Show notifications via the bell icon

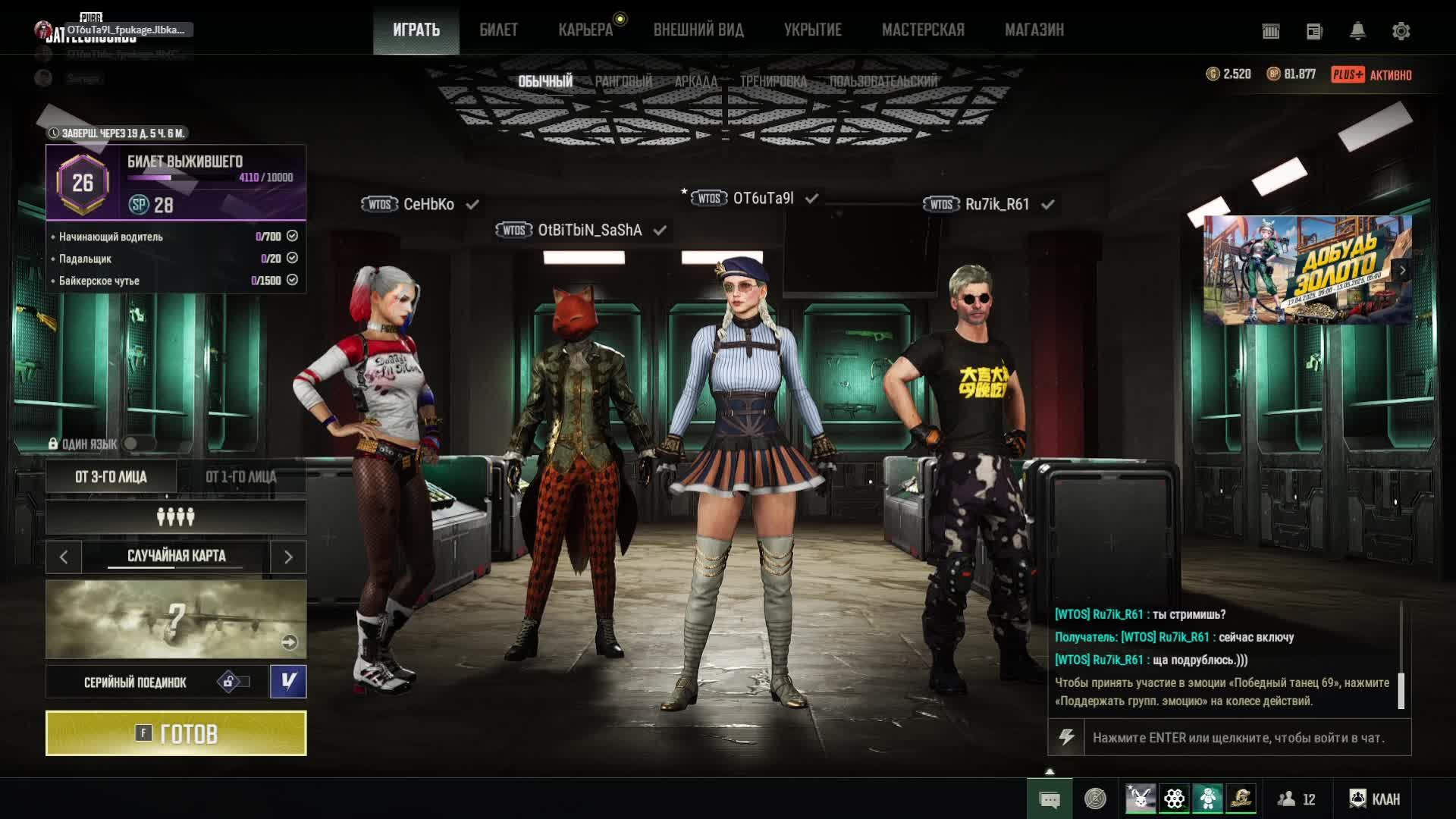click(1357, 31)
